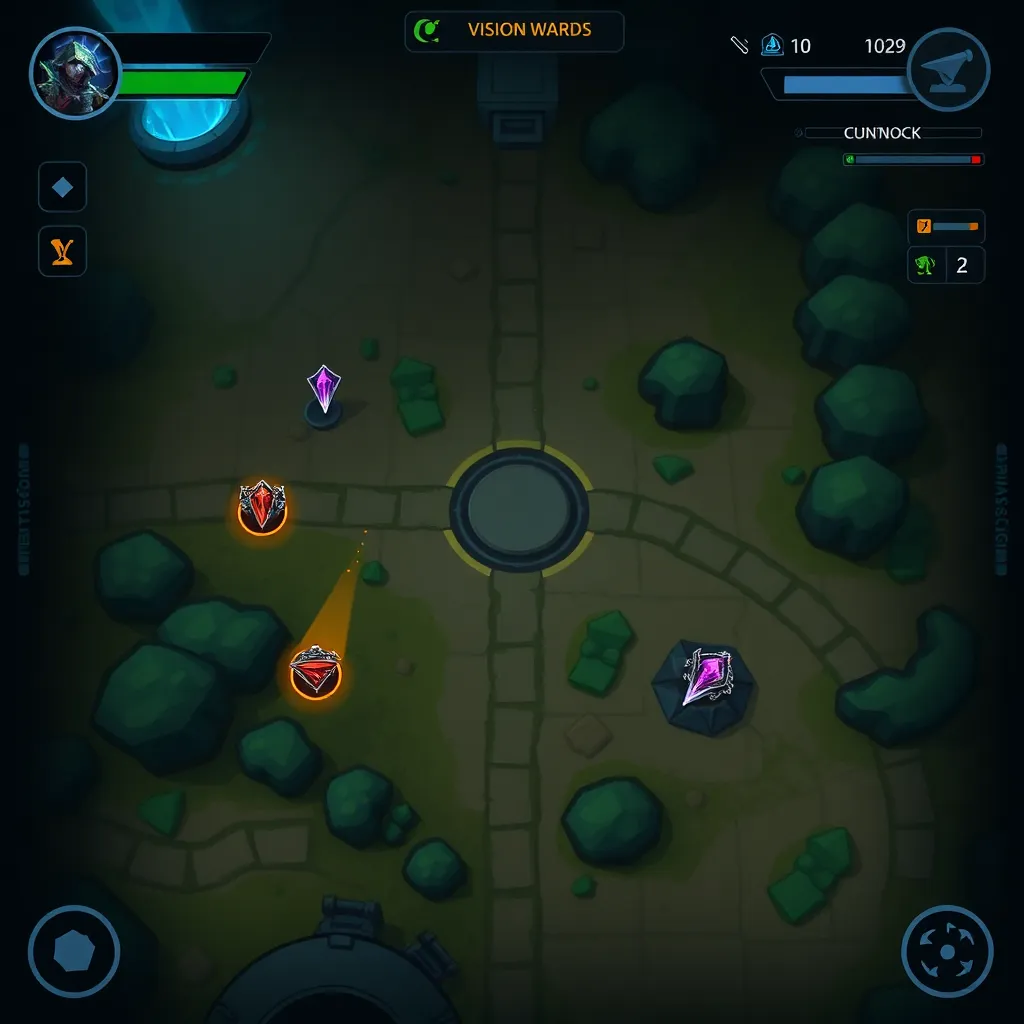The image size is (1024, 1024).
Task: Activate the orange Y-shaped ability icon
Action: [x=62, y=250]
